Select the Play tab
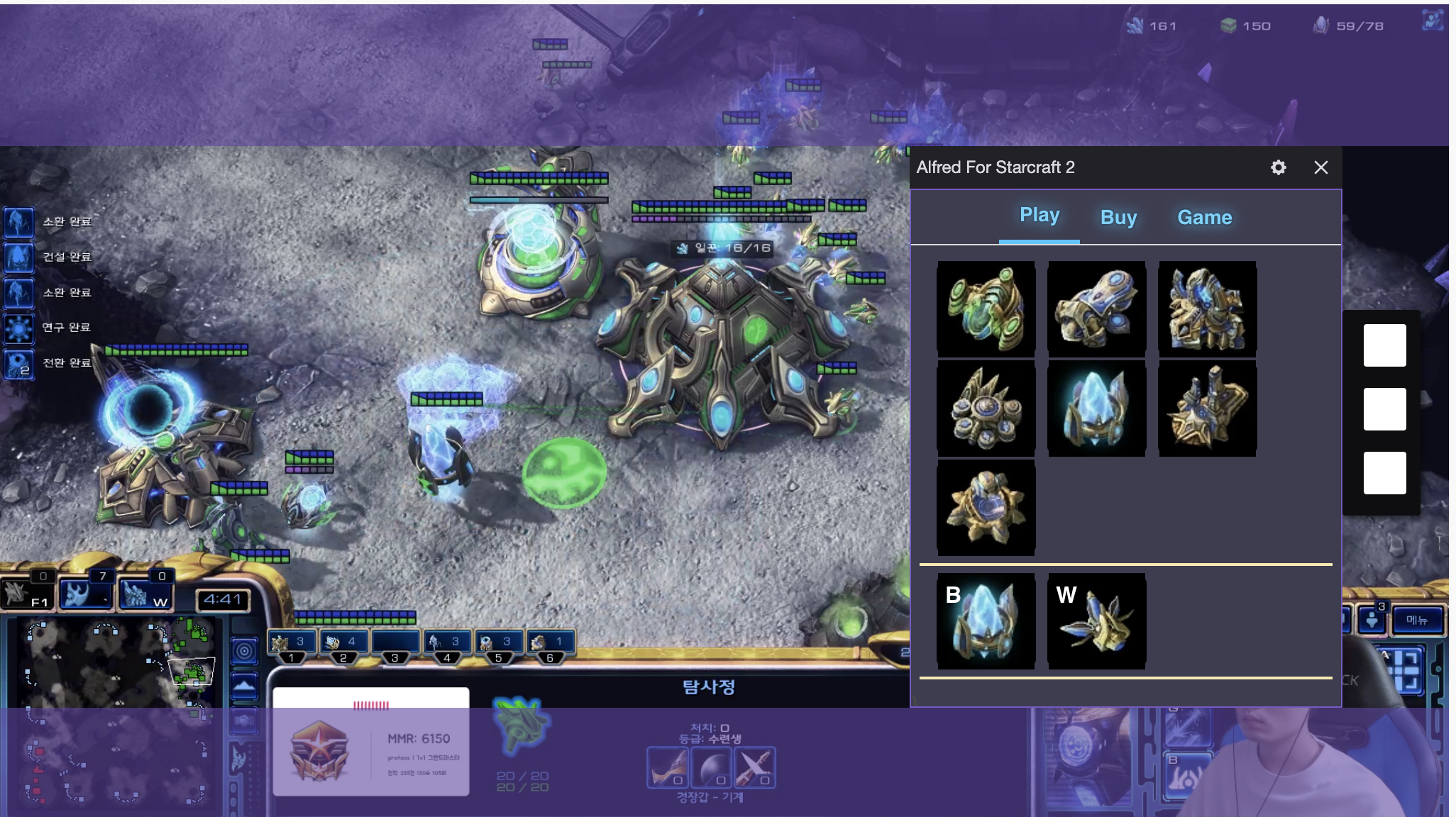 [1039, 215]
